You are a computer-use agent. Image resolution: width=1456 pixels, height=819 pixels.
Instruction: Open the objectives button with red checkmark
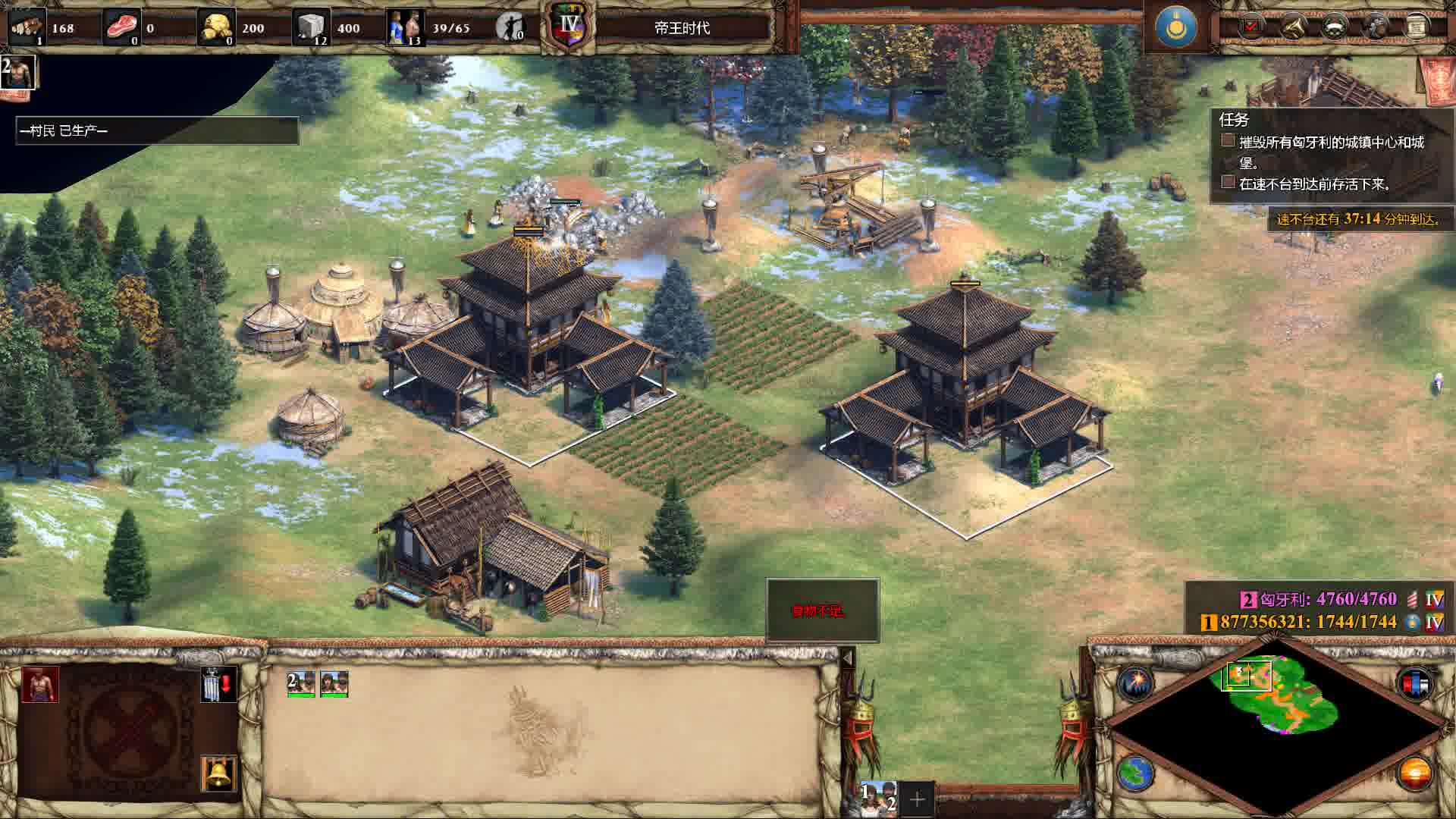pyautogui.click(x=1251, y=27)
